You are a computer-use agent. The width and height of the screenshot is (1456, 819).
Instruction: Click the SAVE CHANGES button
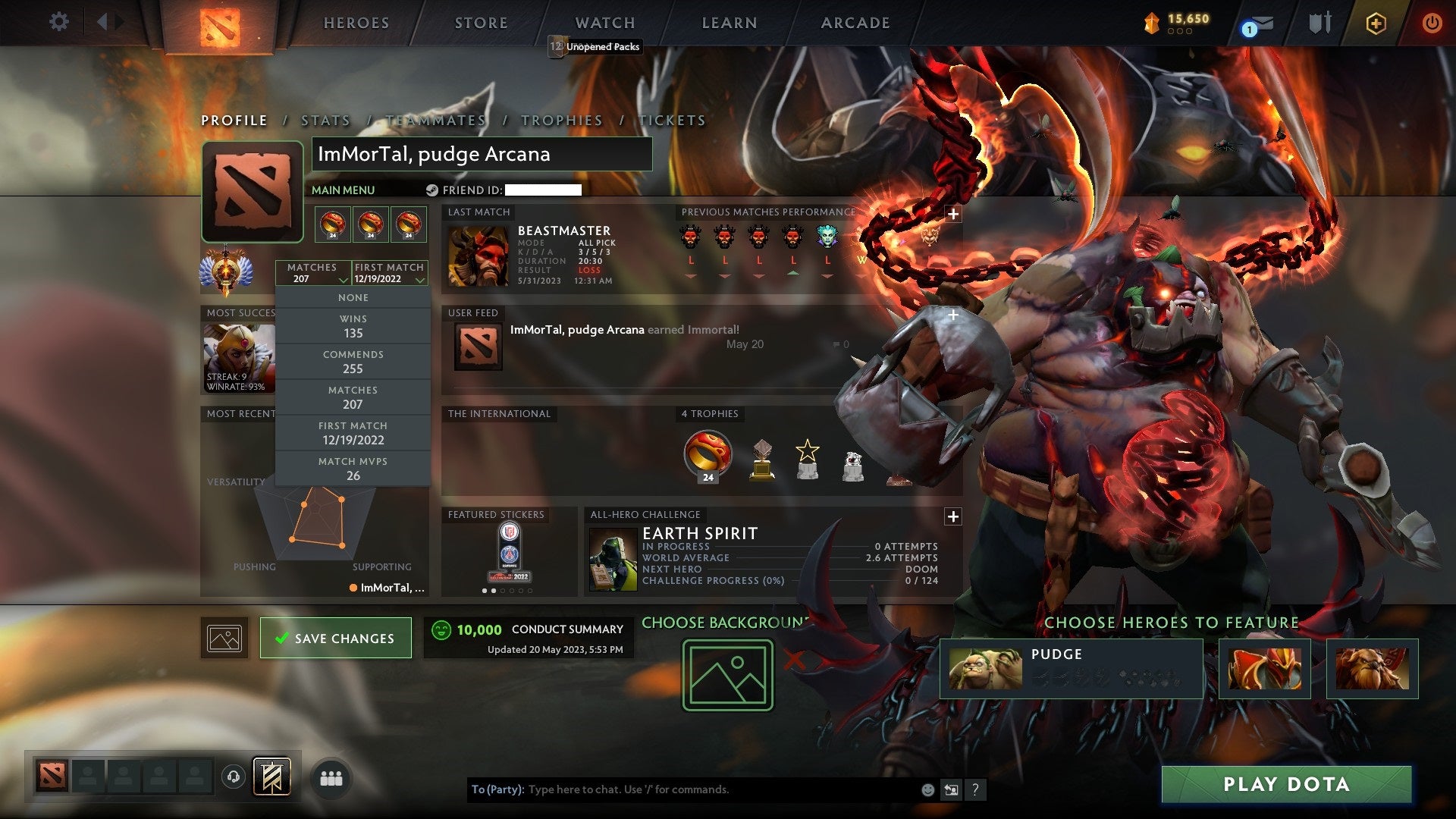pyautogui.click(x=335, y=638)
